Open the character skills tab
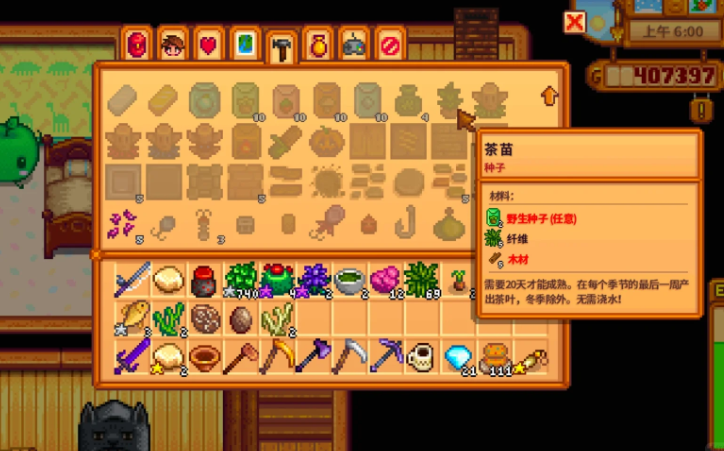This screenshot has width=724, height=451. (173, 45)
